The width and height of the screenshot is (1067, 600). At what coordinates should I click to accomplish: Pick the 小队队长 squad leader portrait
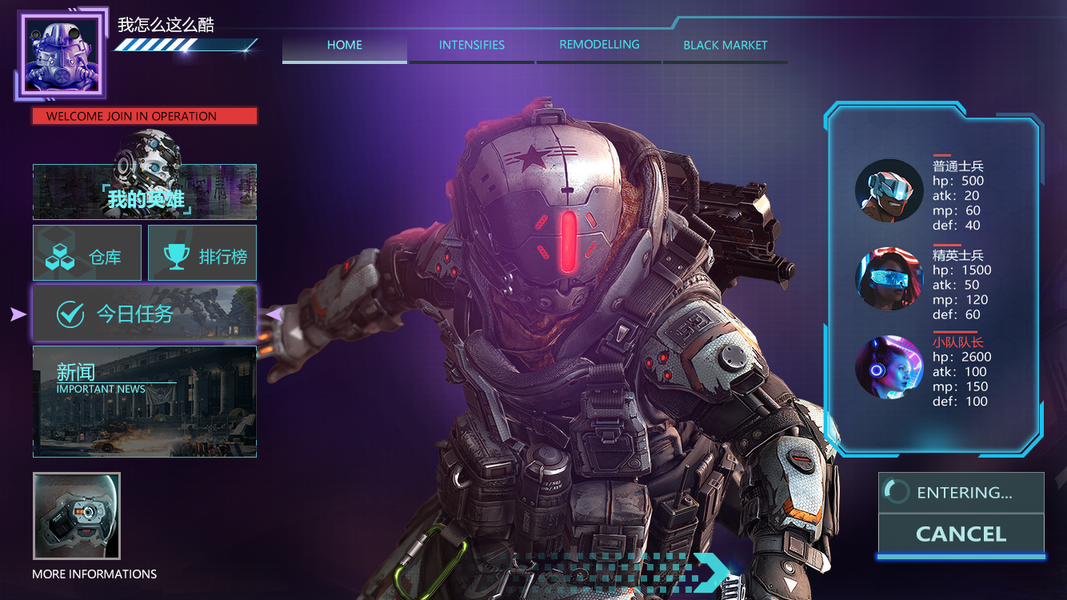point(889,366)
